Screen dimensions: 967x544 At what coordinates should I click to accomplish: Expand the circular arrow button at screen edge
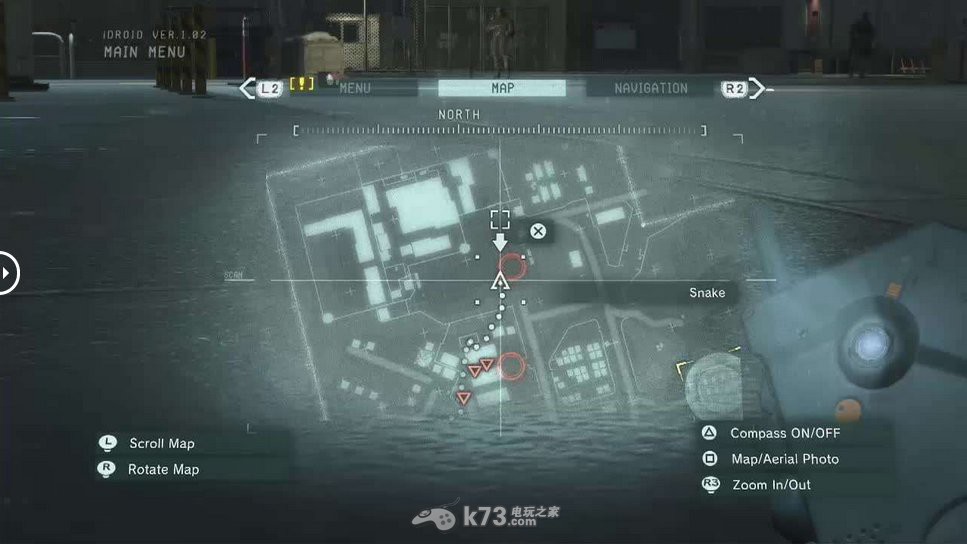[7, 272]
